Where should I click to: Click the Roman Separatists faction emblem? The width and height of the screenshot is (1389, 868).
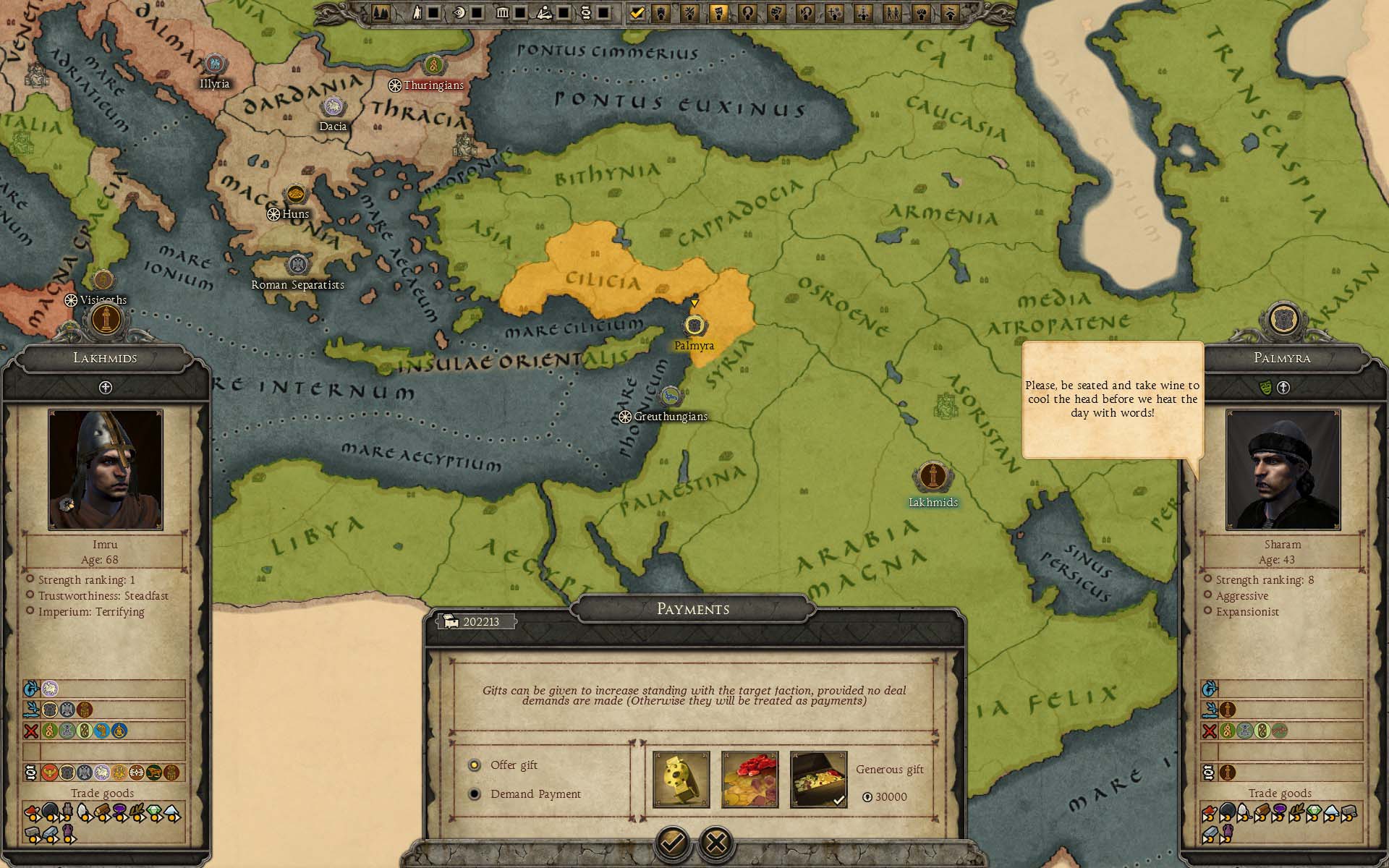point(297,265)
